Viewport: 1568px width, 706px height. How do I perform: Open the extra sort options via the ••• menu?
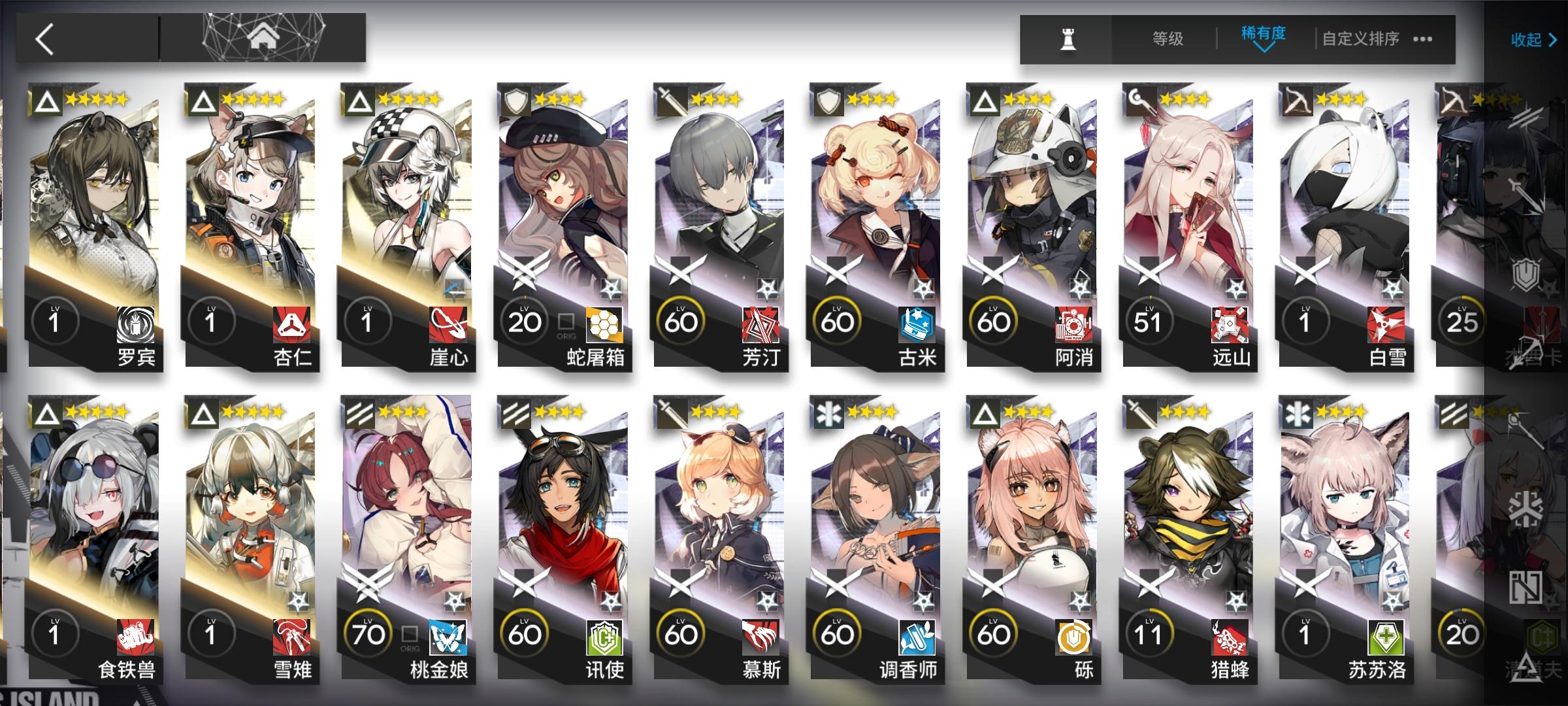pyautogui.click(x=1423, y=41)
